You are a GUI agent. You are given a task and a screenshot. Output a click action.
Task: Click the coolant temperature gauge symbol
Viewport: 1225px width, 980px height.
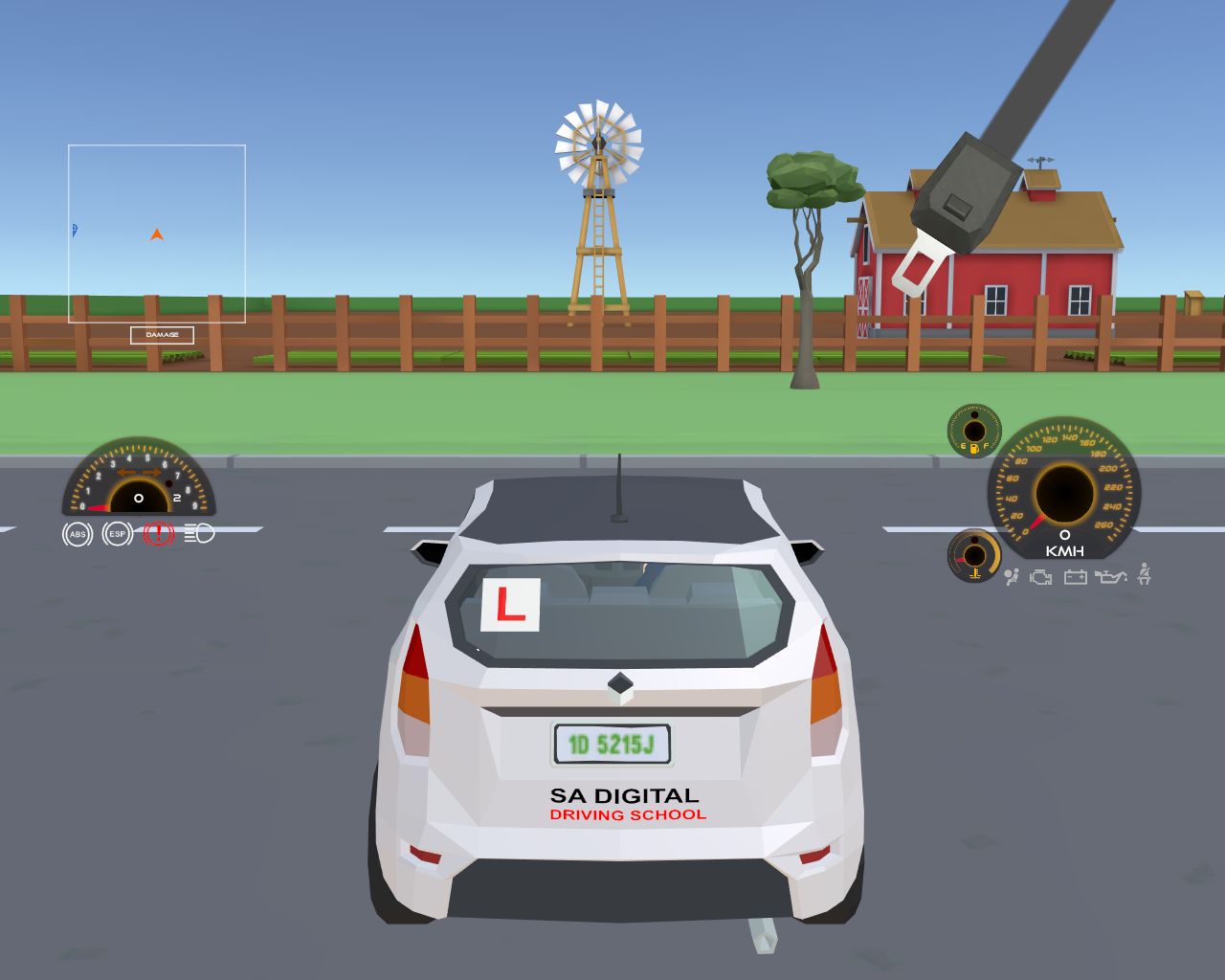pos(974,573)
